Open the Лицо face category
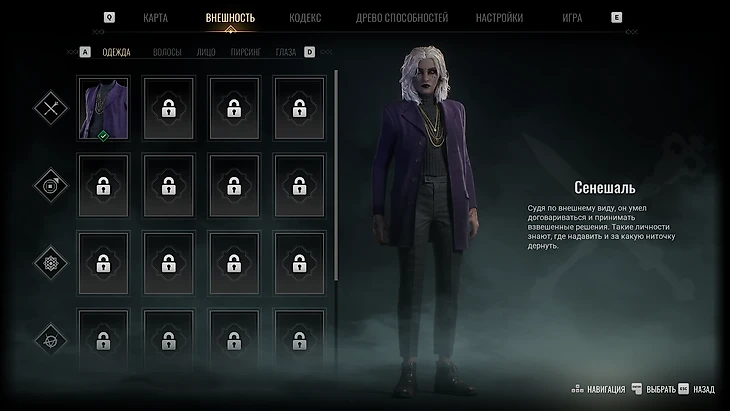Screen dimensions: 730x411 point(206,52)
